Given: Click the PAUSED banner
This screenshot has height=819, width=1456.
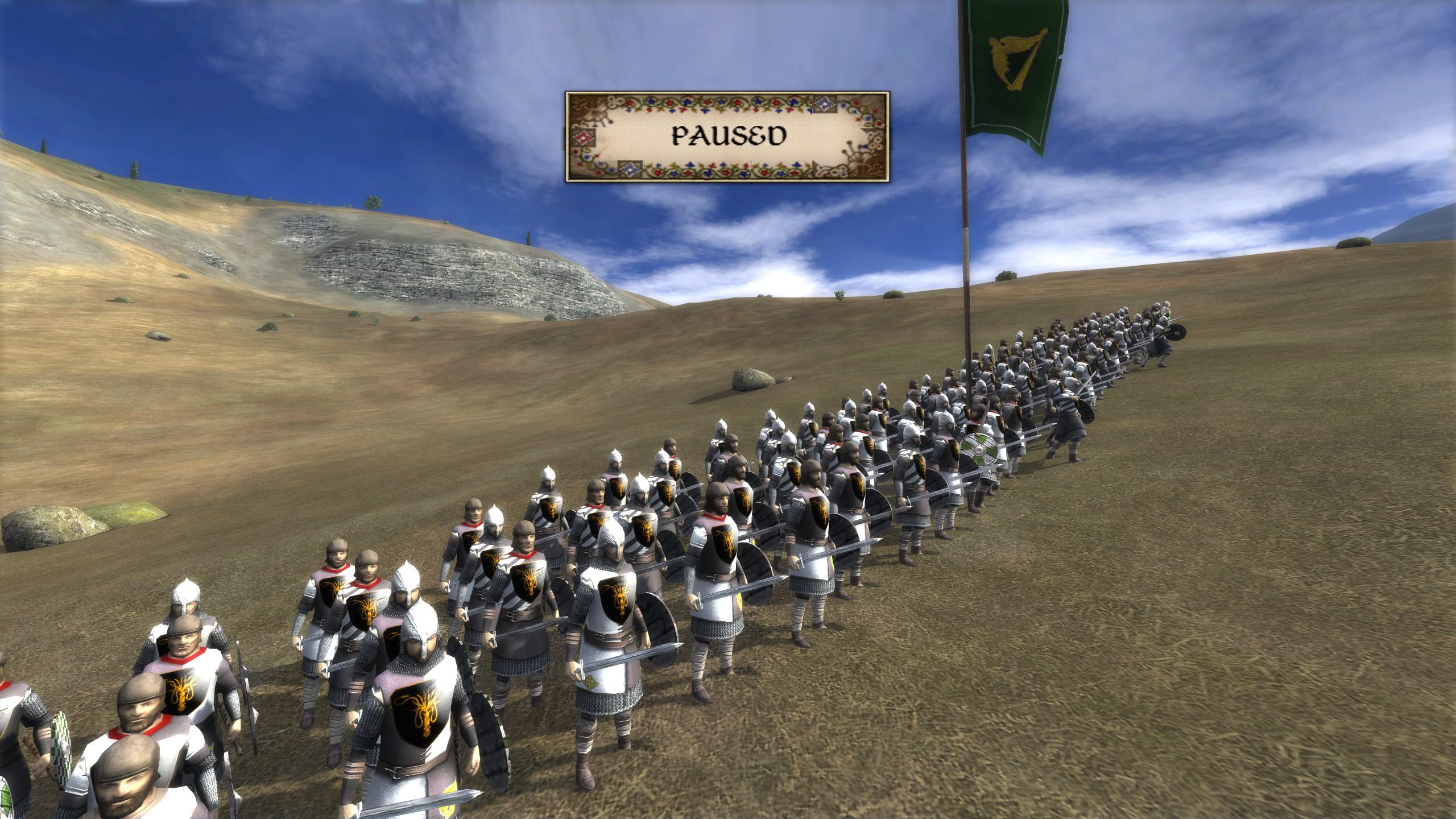Looking at the screenshot, I should pyautogui.click(x=727, y=136).
